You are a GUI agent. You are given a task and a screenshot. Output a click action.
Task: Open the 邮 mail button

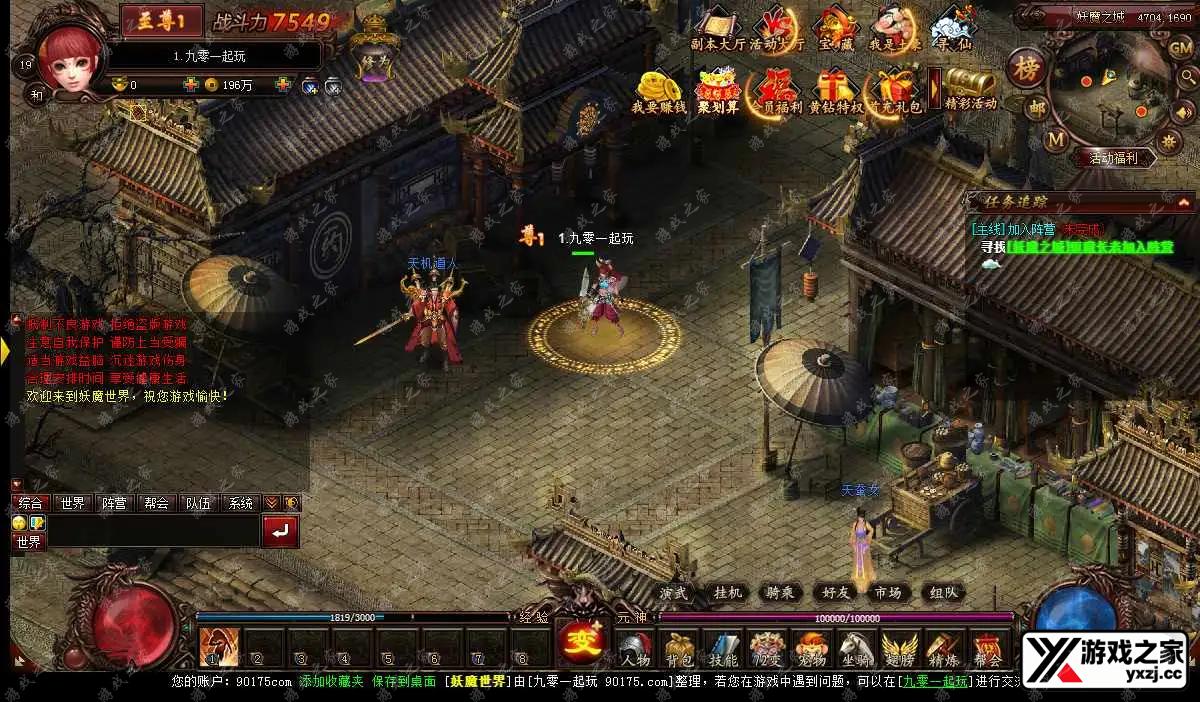pyautogui.click(x=1038, y=108)
